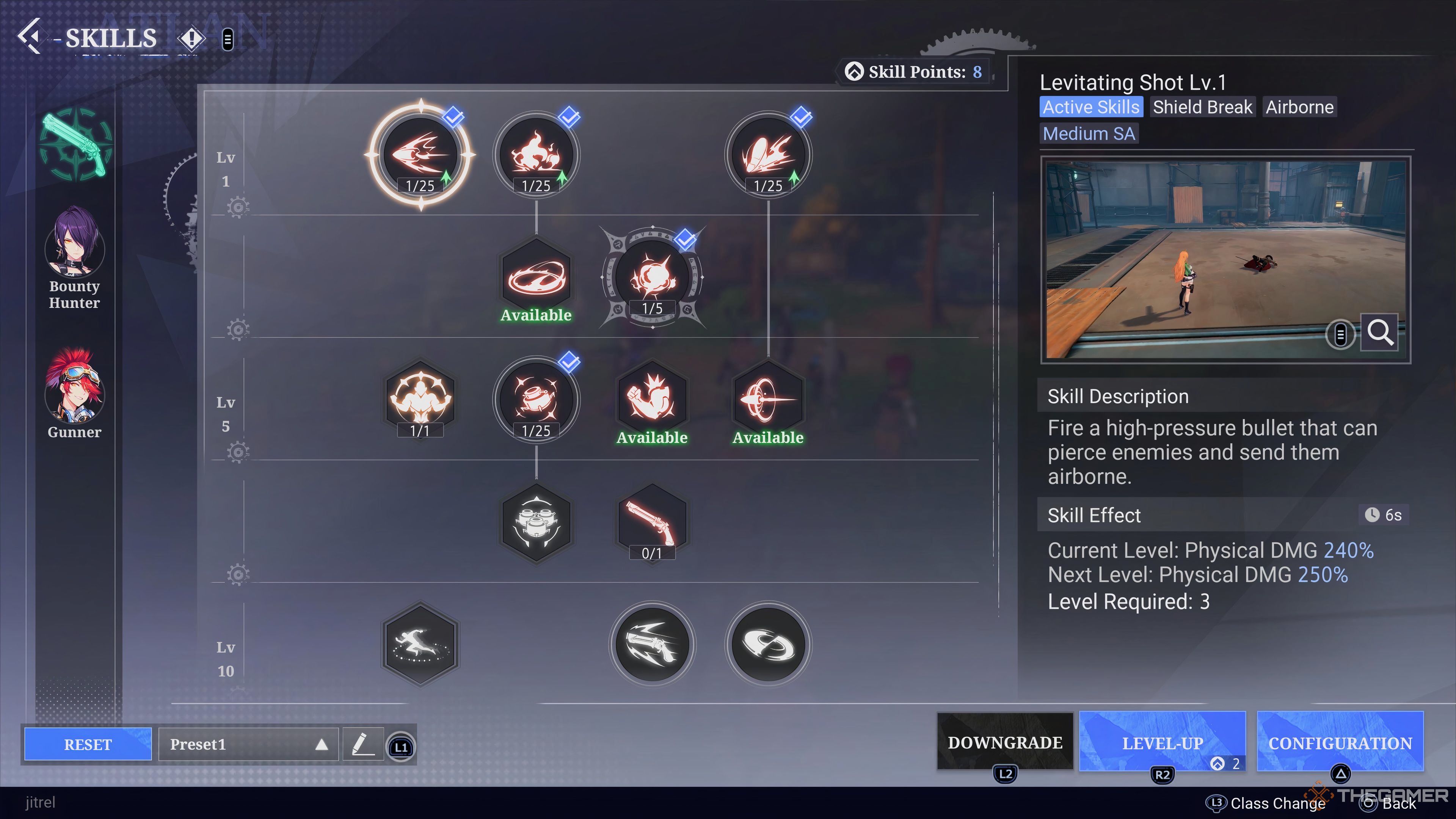Screen dimensions: 1456x819
Task: Choose the flexing arm skill marked Available
Action: coord(652,399)
